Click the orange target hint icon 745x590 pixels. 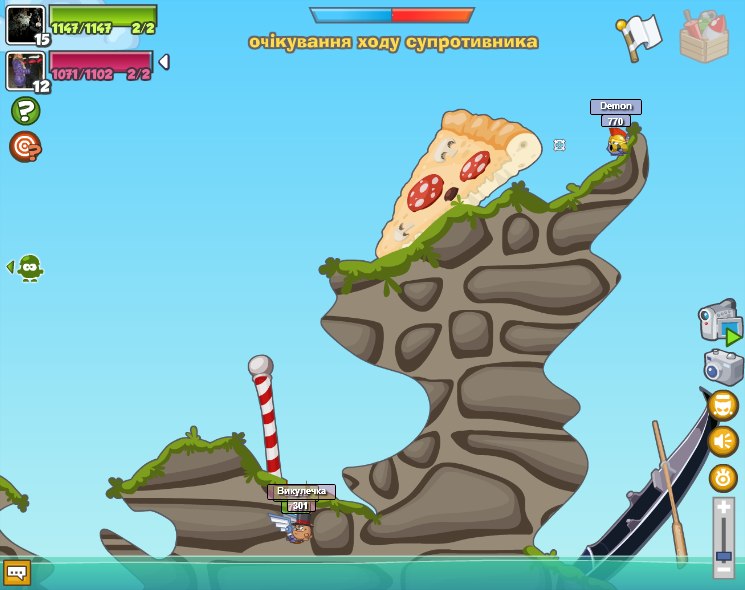coord(24,146)
